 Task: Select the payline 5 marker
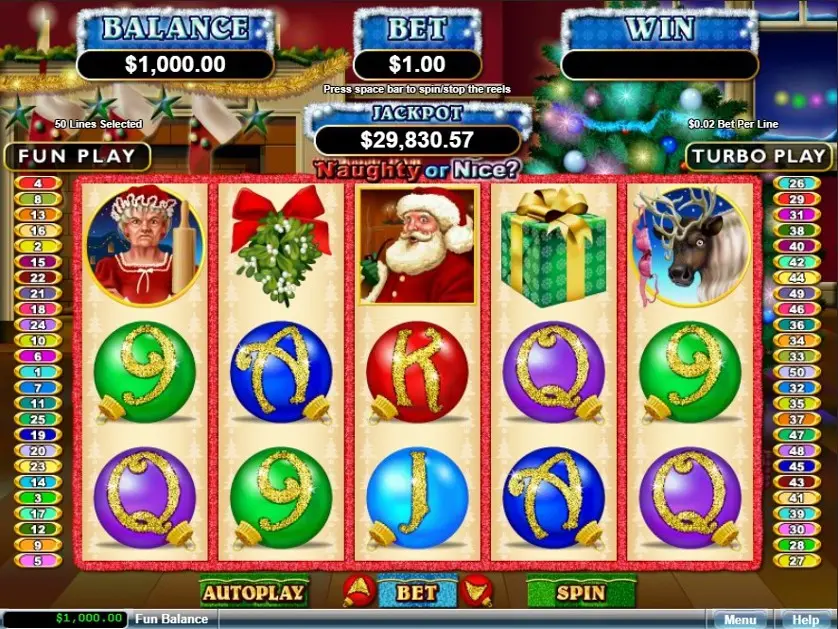coord(38,561)
